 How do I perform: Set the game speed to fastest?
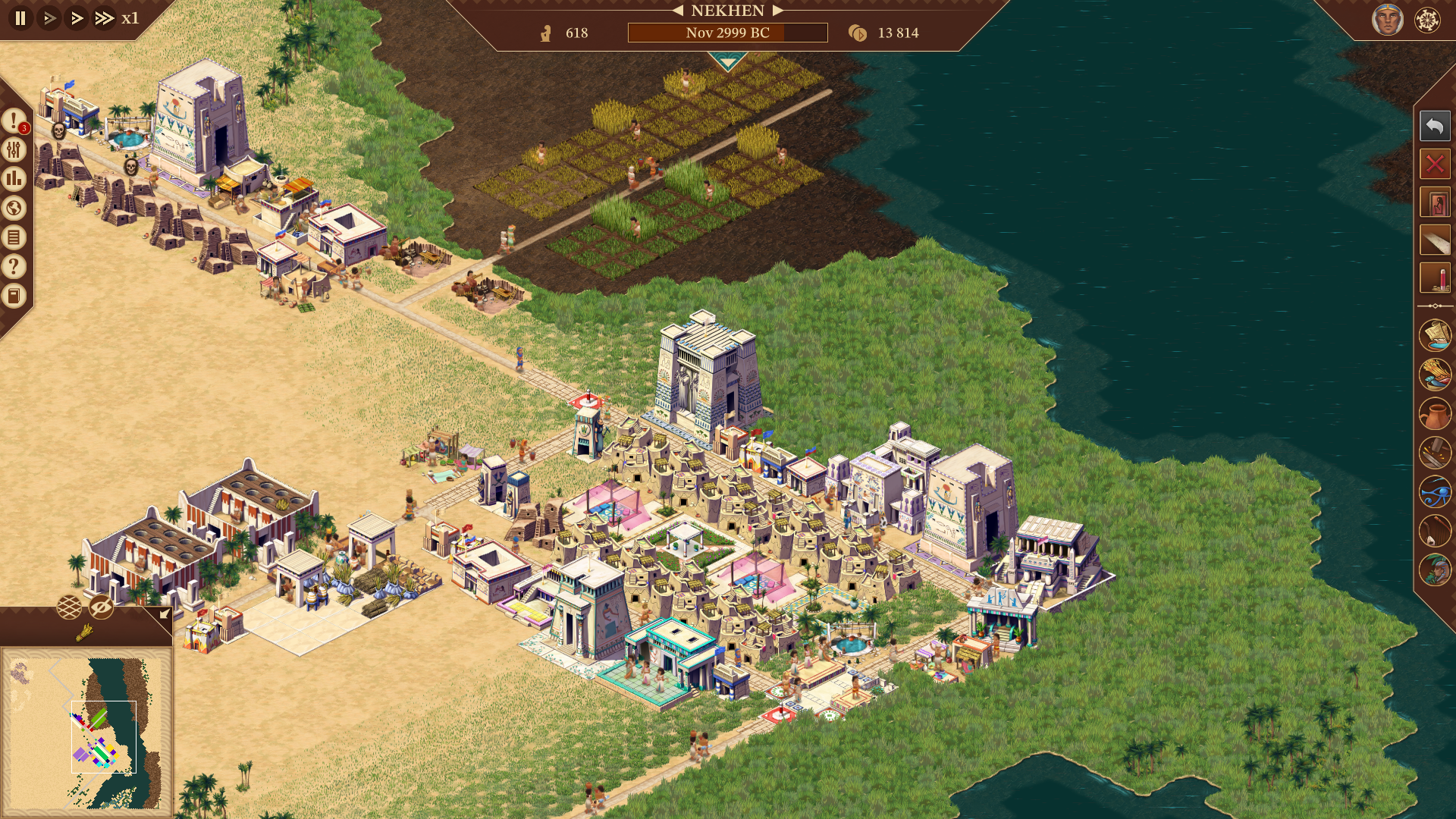tap(104, 17)
